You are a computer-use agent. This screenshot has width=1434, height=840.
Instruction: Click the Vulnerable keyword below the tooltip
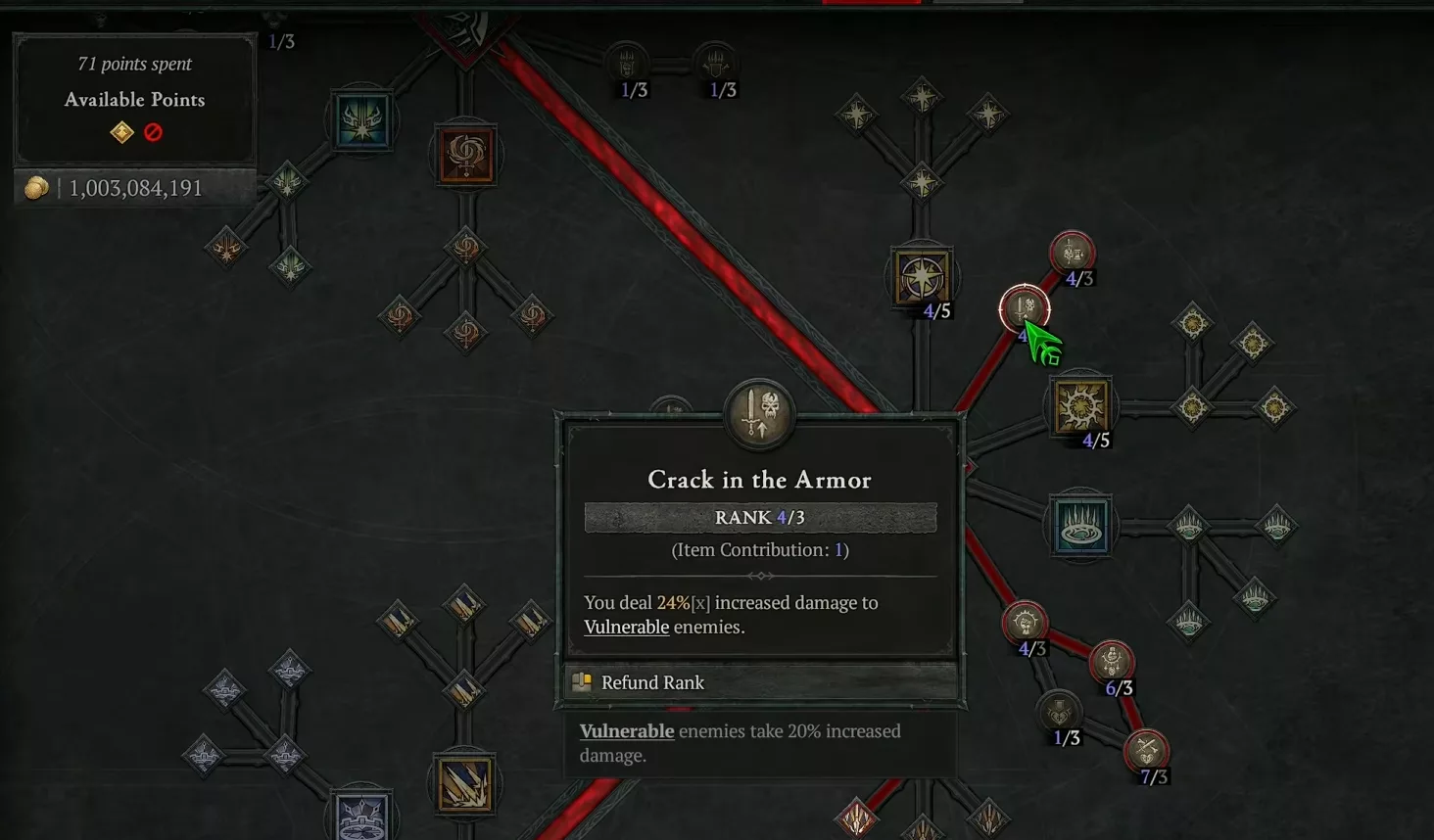(627, 731)
